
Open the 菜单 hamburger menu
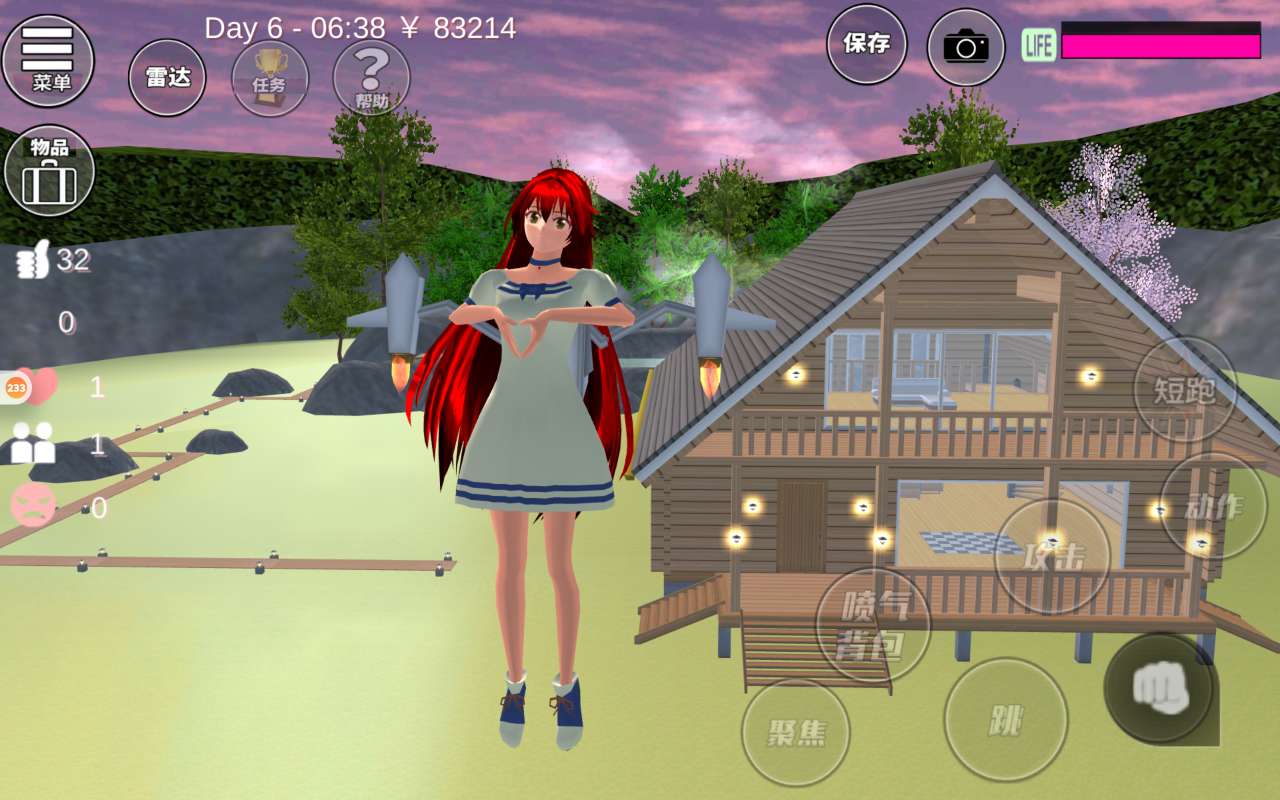pyautogui.click(x=48, y=60)
